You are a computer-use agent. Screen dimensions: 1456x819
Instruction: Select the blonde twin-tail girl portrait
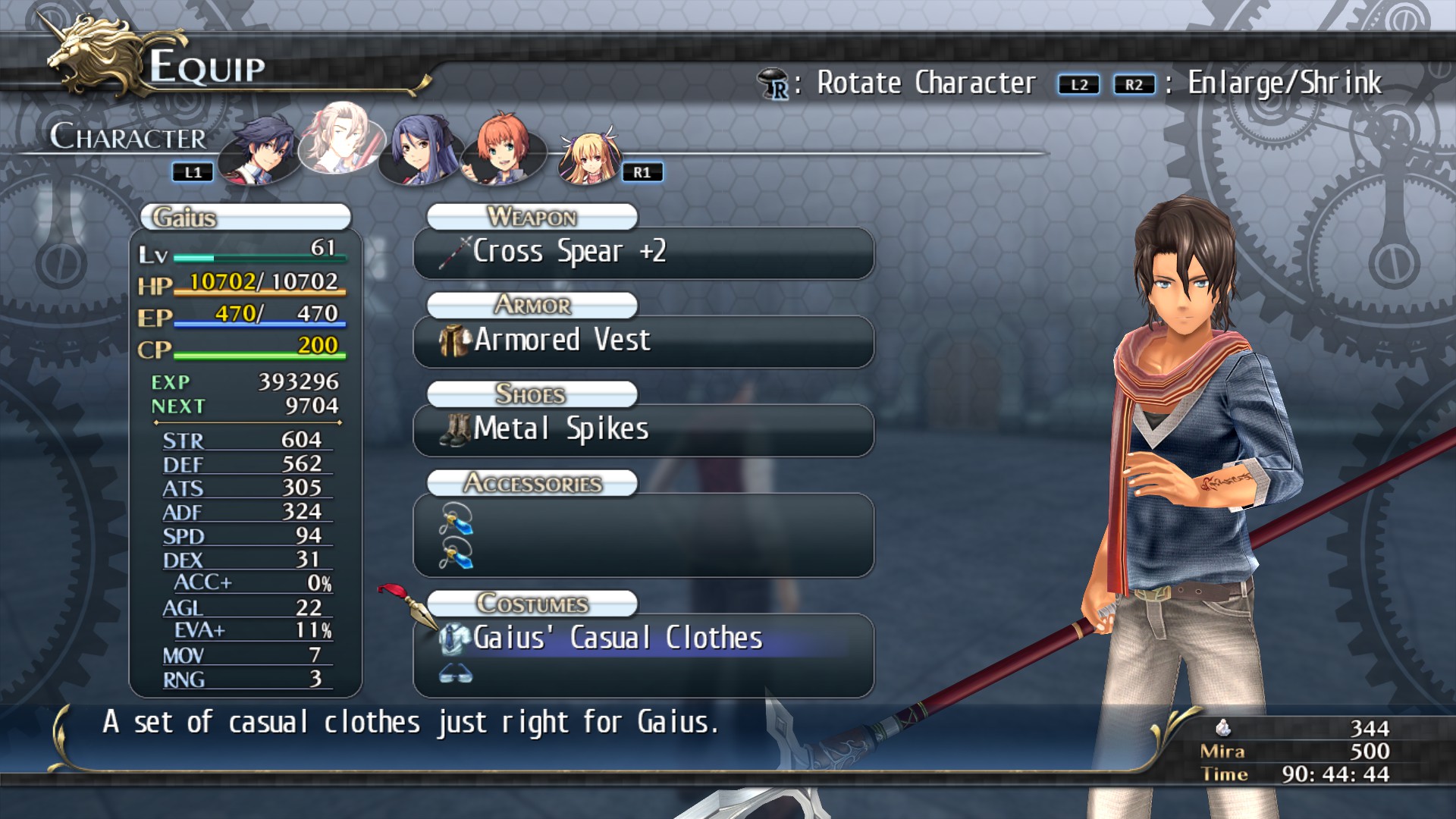click(x=588, y=158)
